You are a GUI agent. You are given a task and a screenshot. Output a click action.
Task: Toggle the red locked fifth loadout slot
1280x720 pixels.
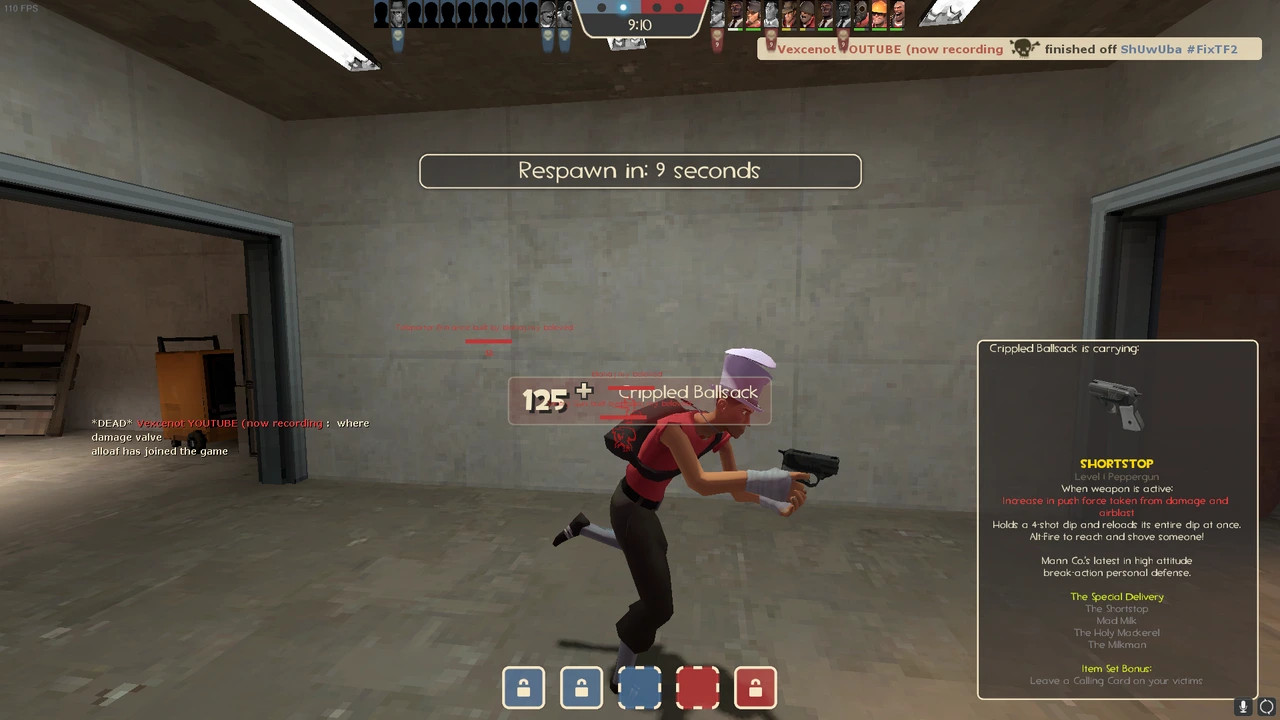(755, 687)
